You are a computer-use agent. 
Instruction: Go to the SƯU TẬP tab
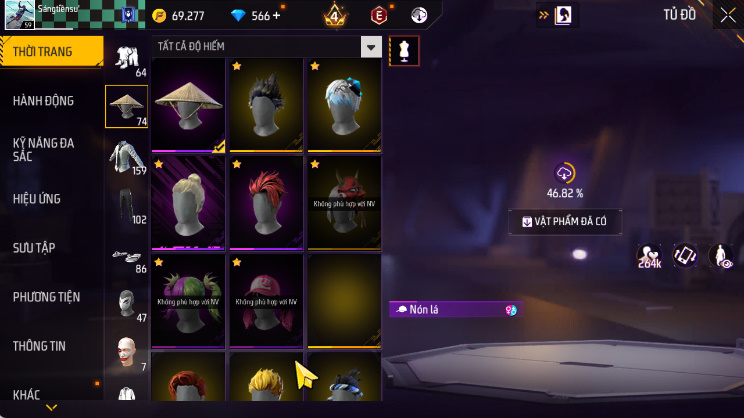pos(34,247)
